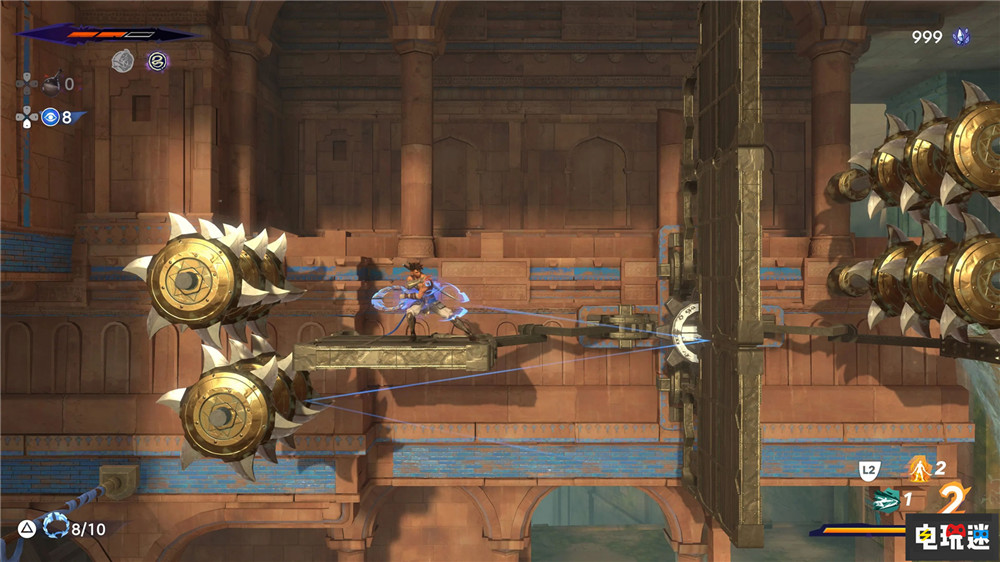Image resolution: width=1000 pixels, height=562 pixels.
Task: Click the time crystal currency icon
Action: (963, 37)
